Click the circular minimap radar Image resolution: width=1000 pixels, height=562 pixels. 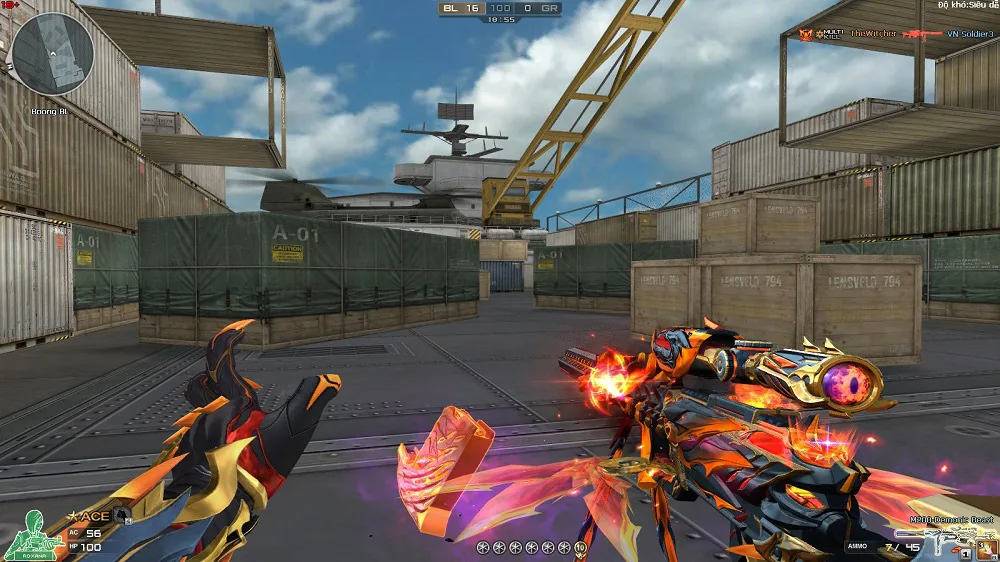[51, 53]
